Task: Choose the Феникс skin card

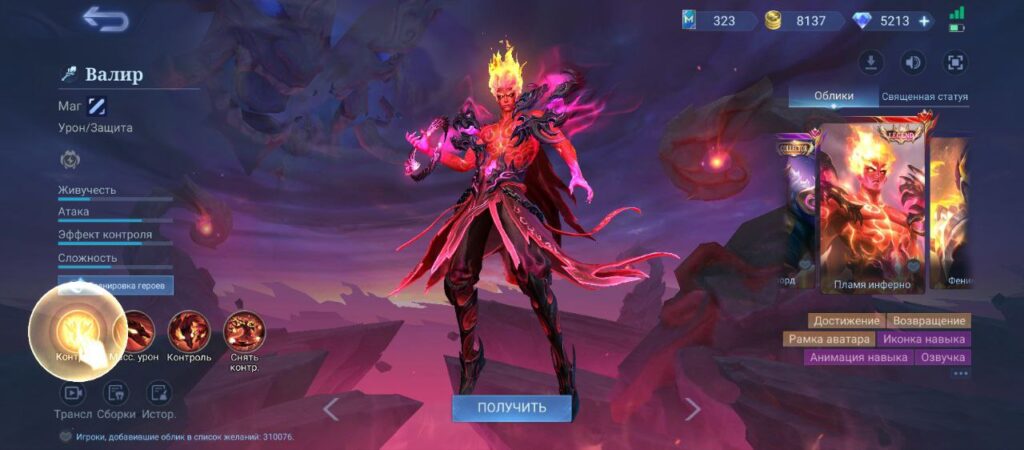Action: (950, 210)
